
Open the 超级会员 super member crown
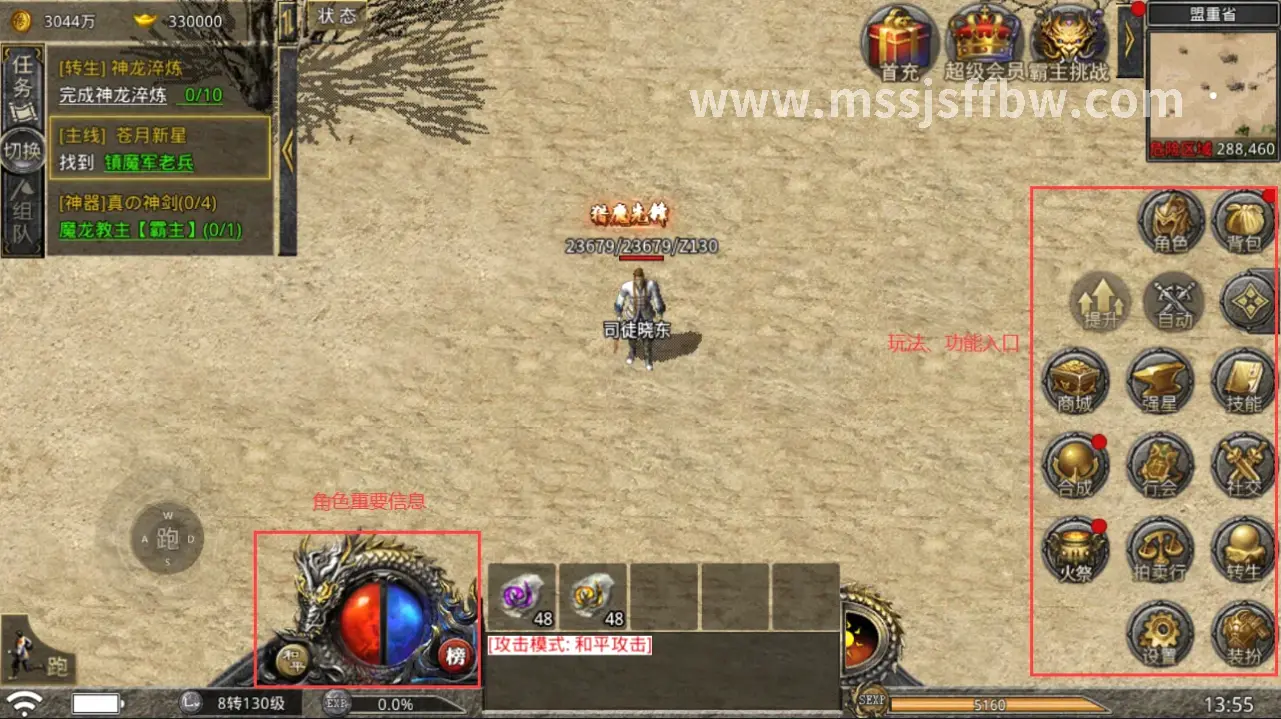(x=984, y=42)
